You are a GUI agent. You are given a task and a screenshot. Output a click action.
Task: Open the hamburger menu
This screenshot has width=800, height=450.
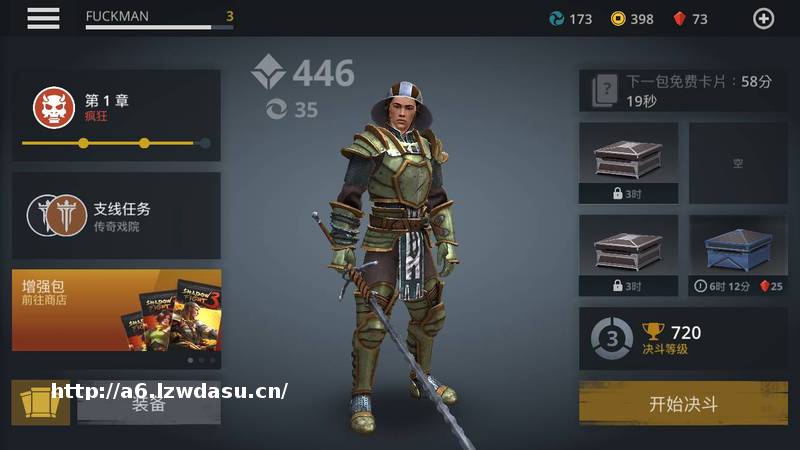(x=43, y=18)
